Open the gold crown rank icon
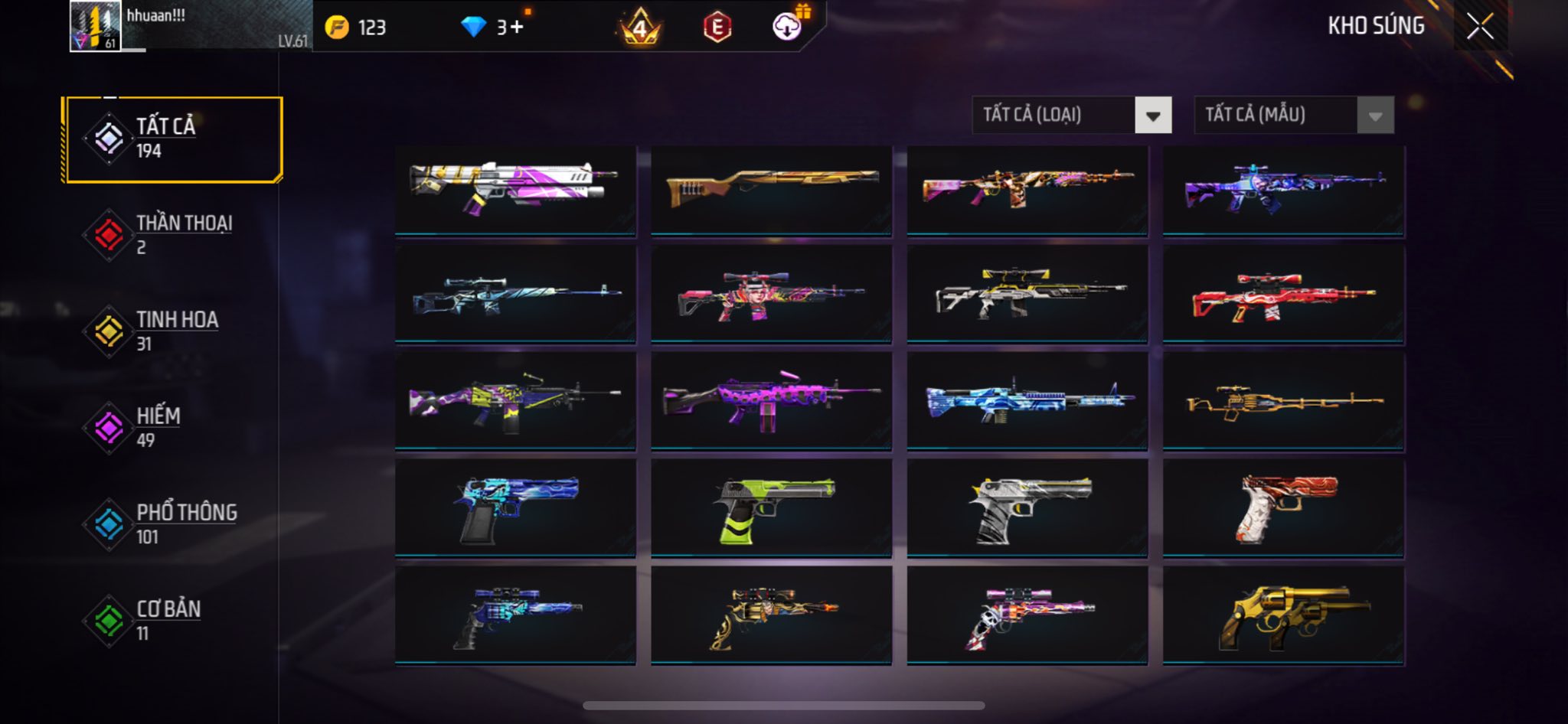 click(640, 28)
